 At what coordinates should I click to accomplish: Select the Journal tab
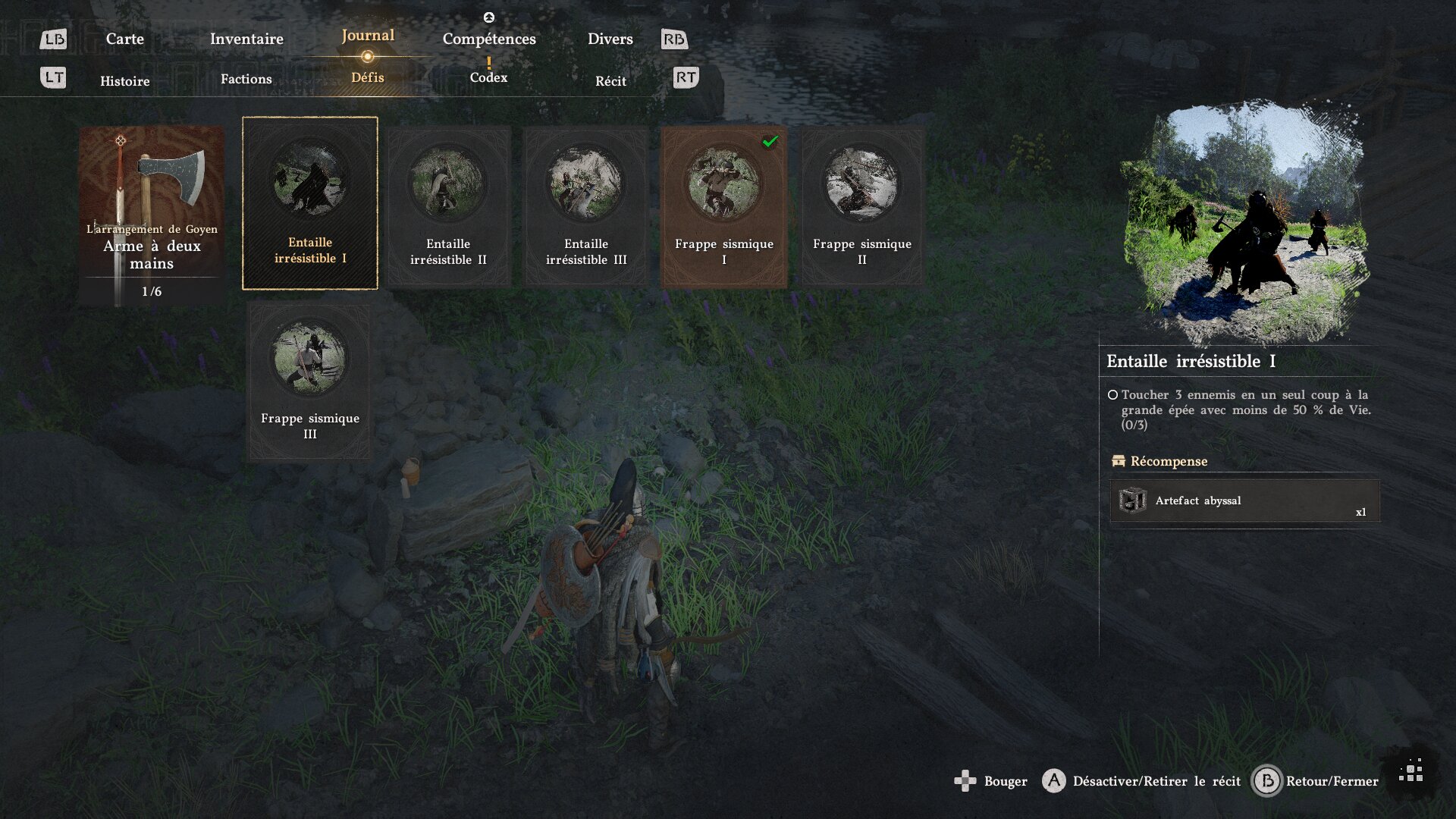(x=368, y=36)
